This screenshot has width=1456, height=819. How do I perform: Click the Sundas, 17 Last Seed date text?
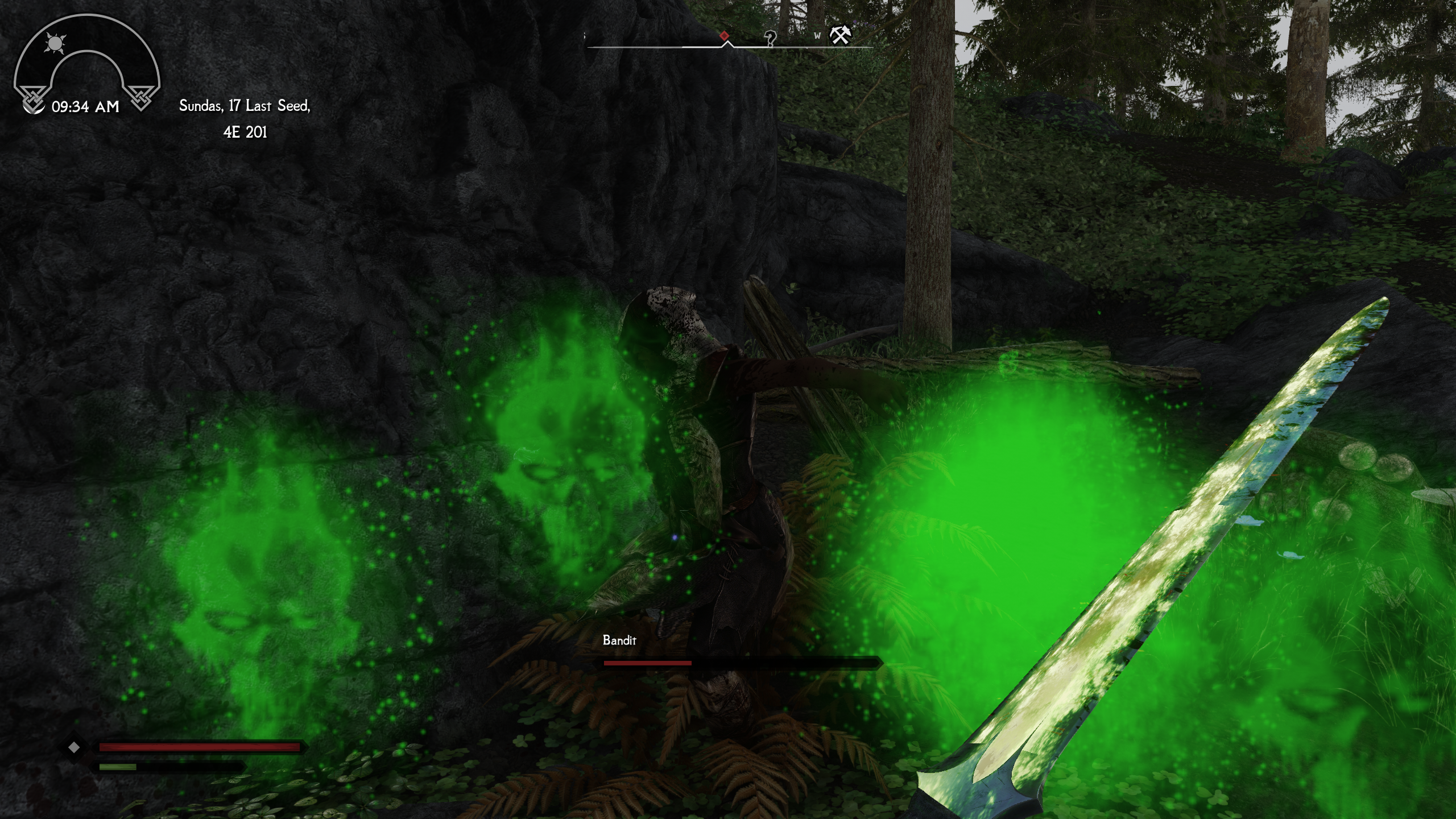[x=245, y=105]
